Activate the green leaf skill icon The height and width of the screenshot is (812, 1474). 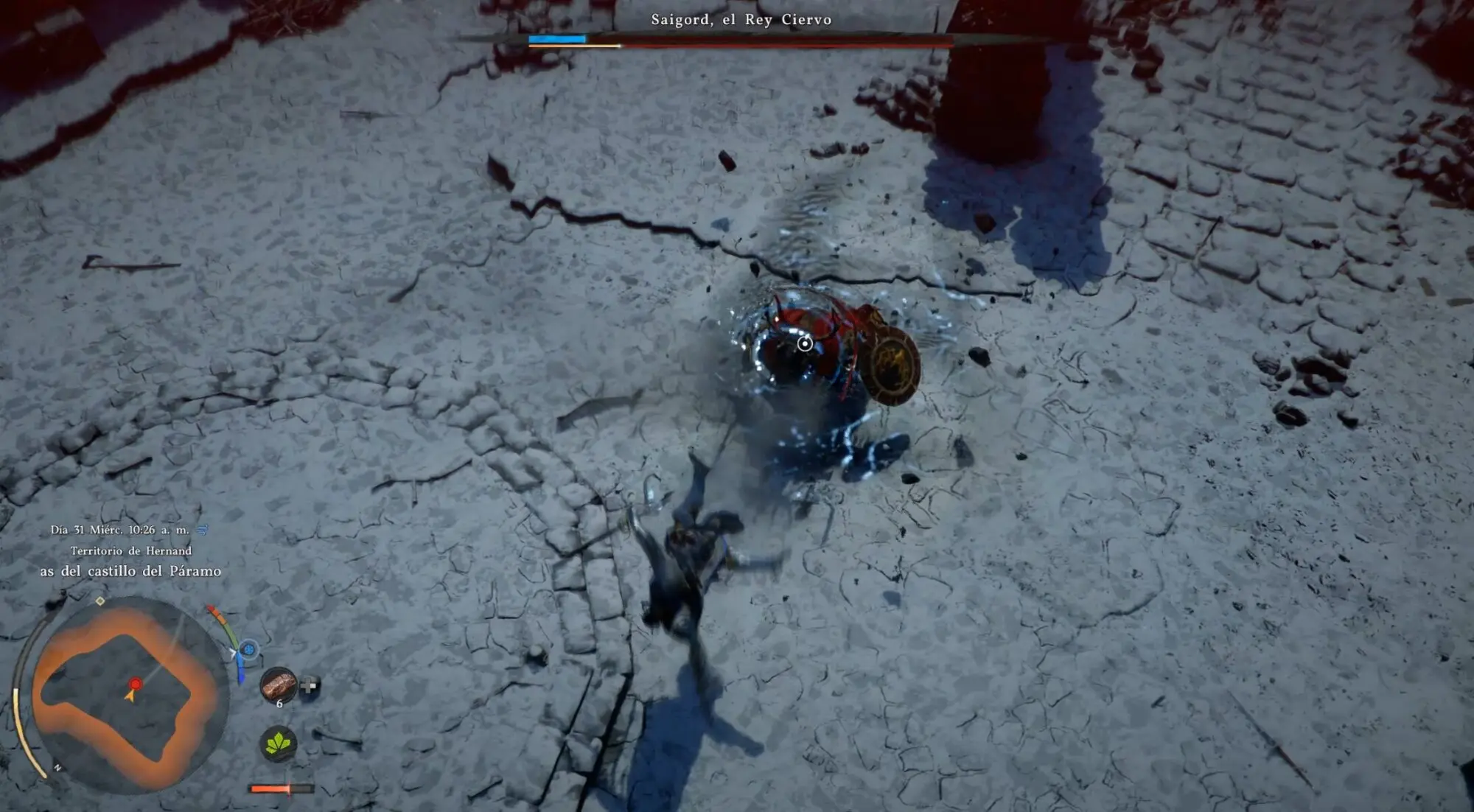279,743
